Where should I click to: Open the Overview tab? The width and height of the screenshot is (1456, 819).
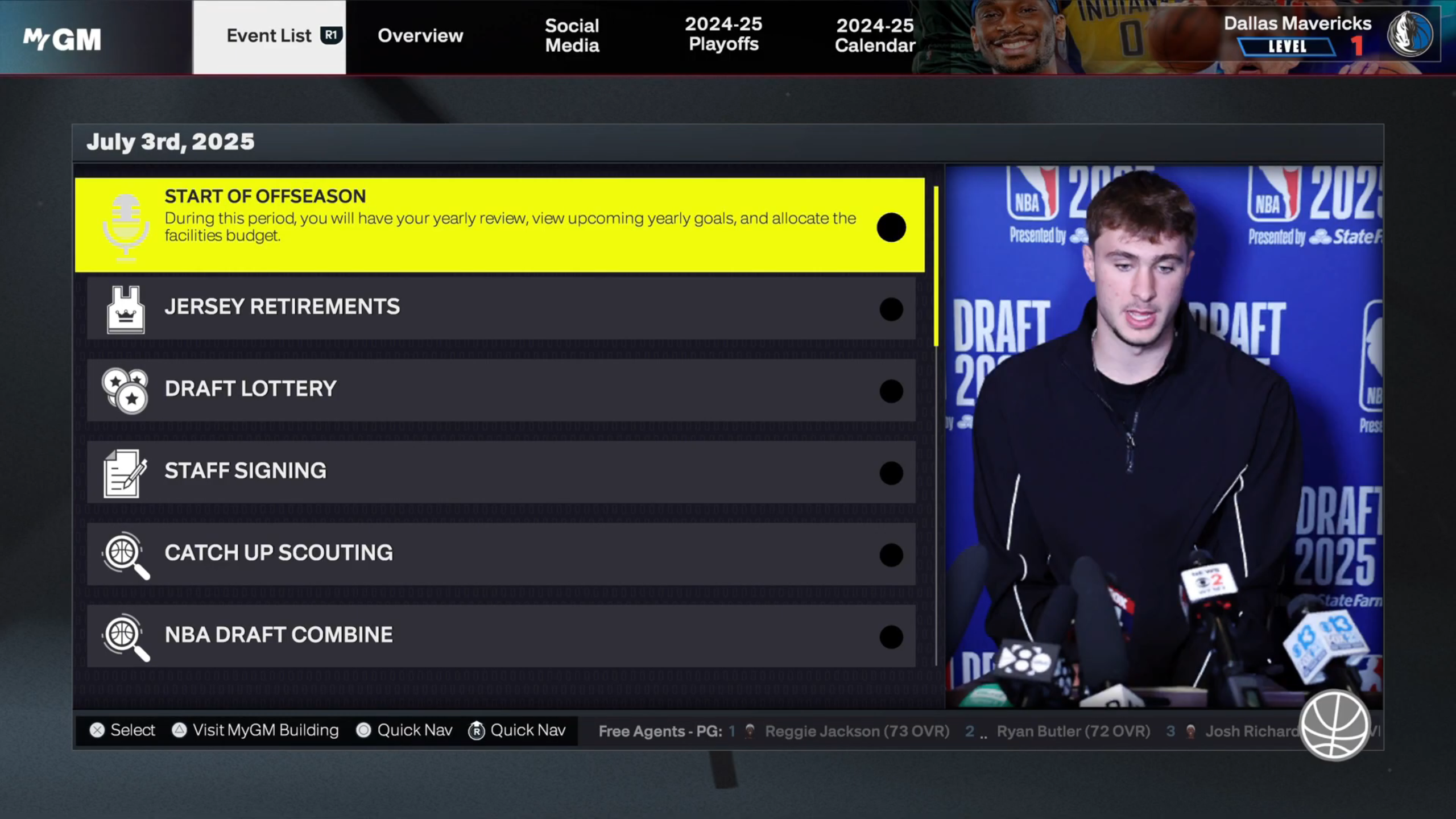pyautogui.click(x=420, y=36)
